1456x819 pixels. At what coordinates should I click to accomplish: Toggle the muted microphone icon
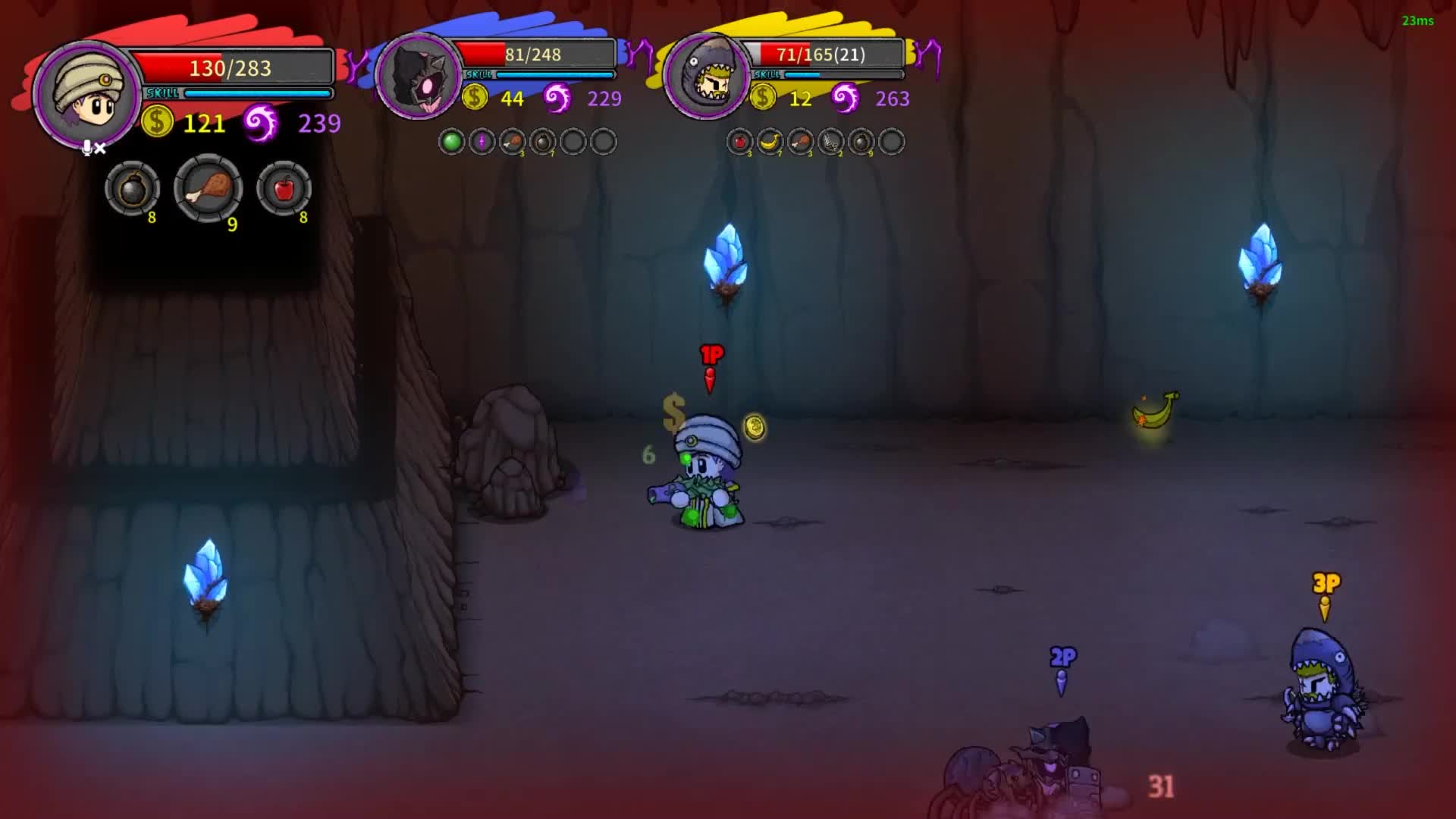[93, 148]
